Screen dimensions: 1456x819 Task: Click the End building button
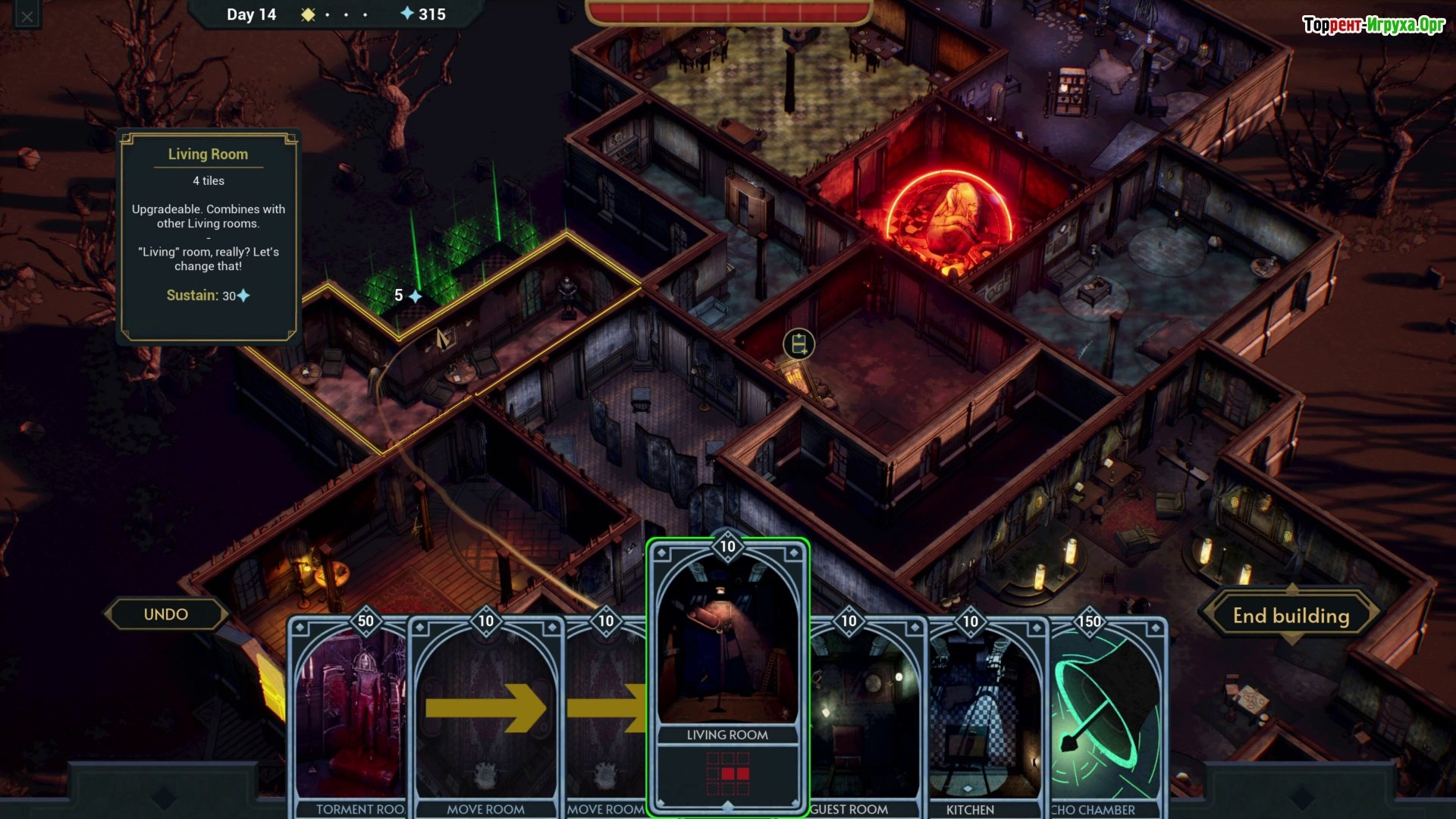[1291, 616]
